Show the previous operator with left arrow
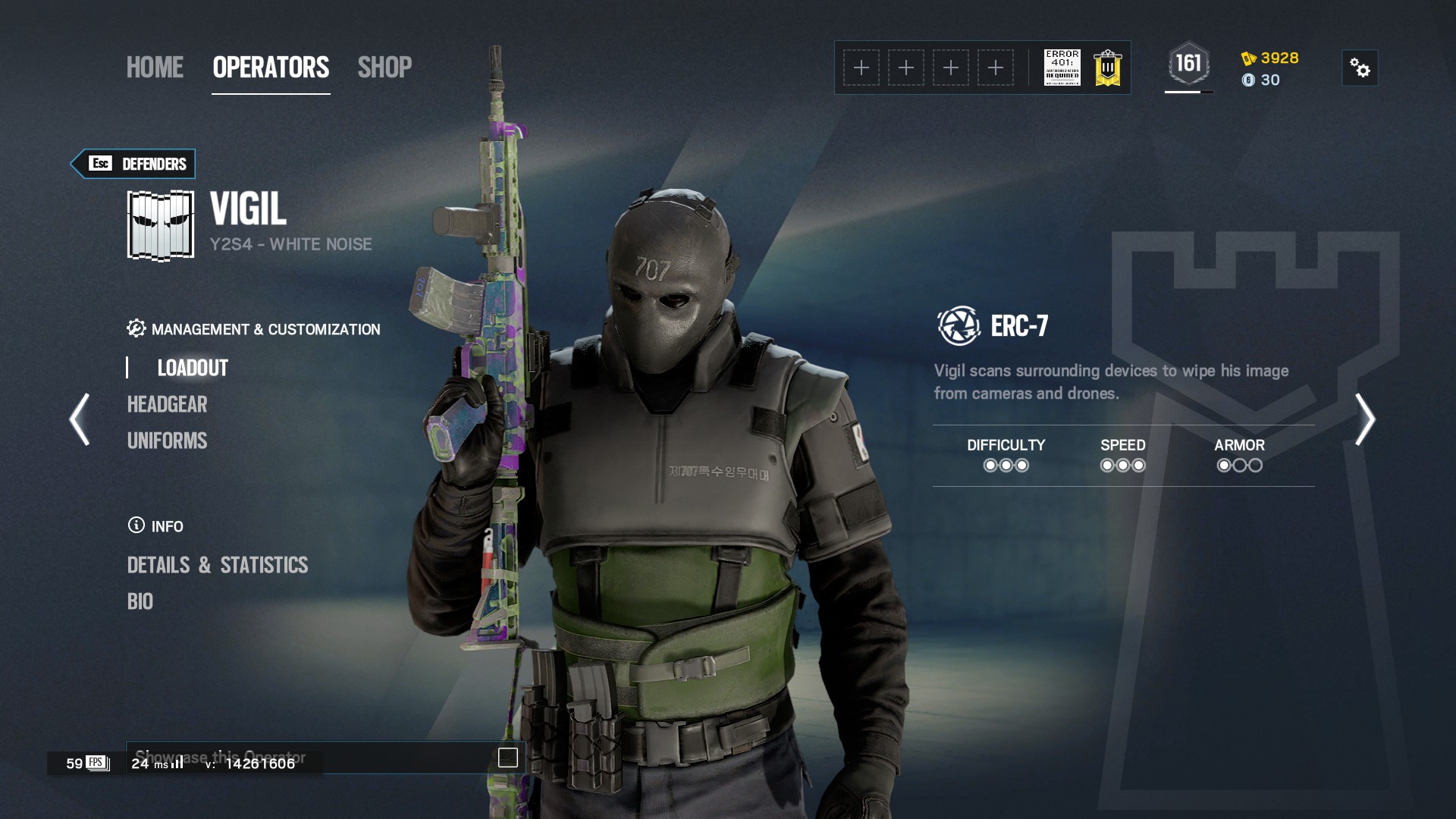 point(80,419)
